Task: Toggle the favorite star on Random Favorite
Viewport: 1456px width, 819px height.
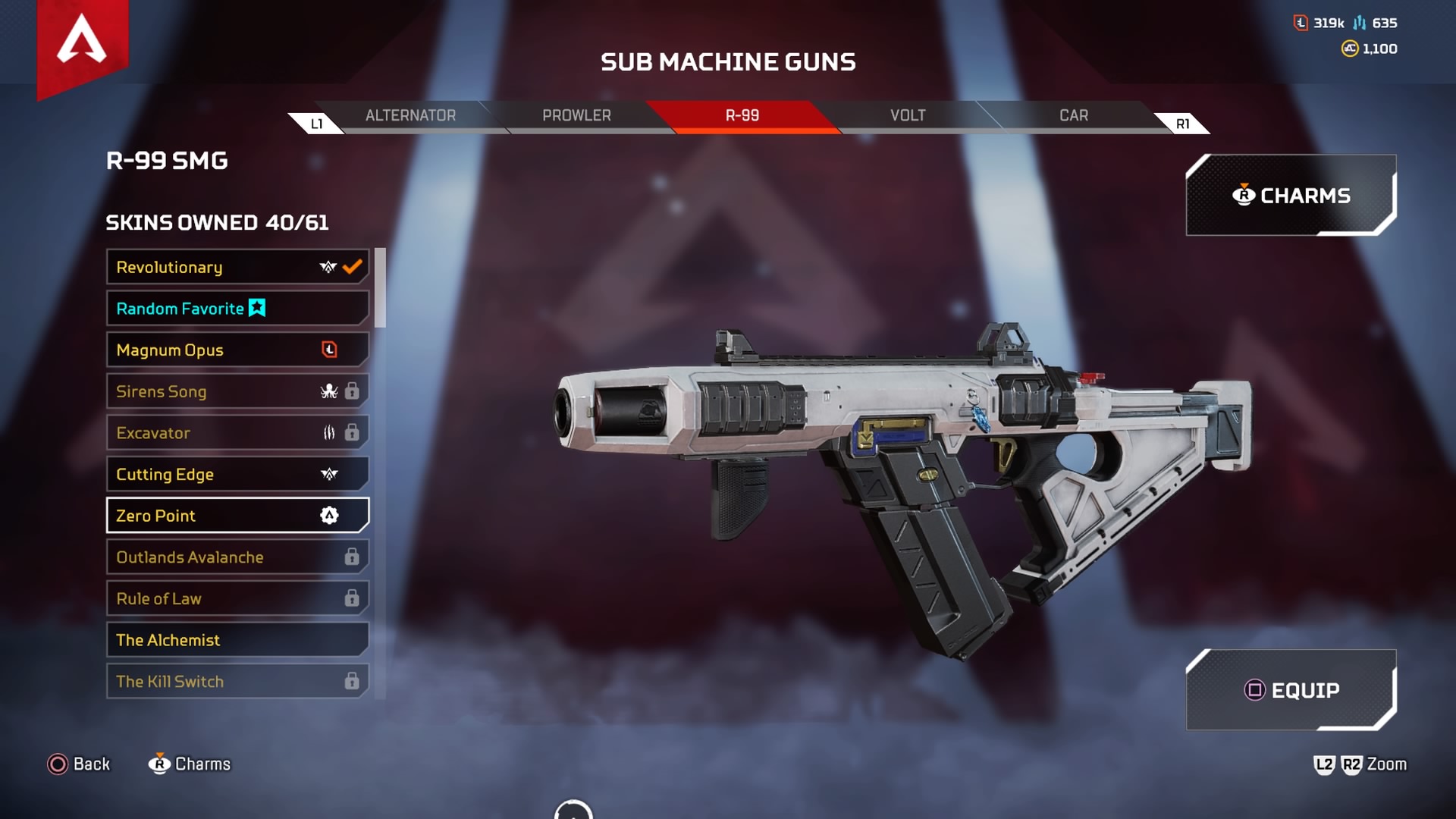Action: click(256, 308)
